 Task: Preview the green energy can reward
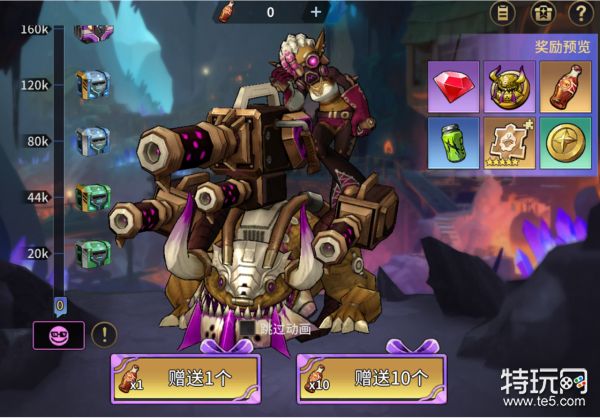(453, 143)
